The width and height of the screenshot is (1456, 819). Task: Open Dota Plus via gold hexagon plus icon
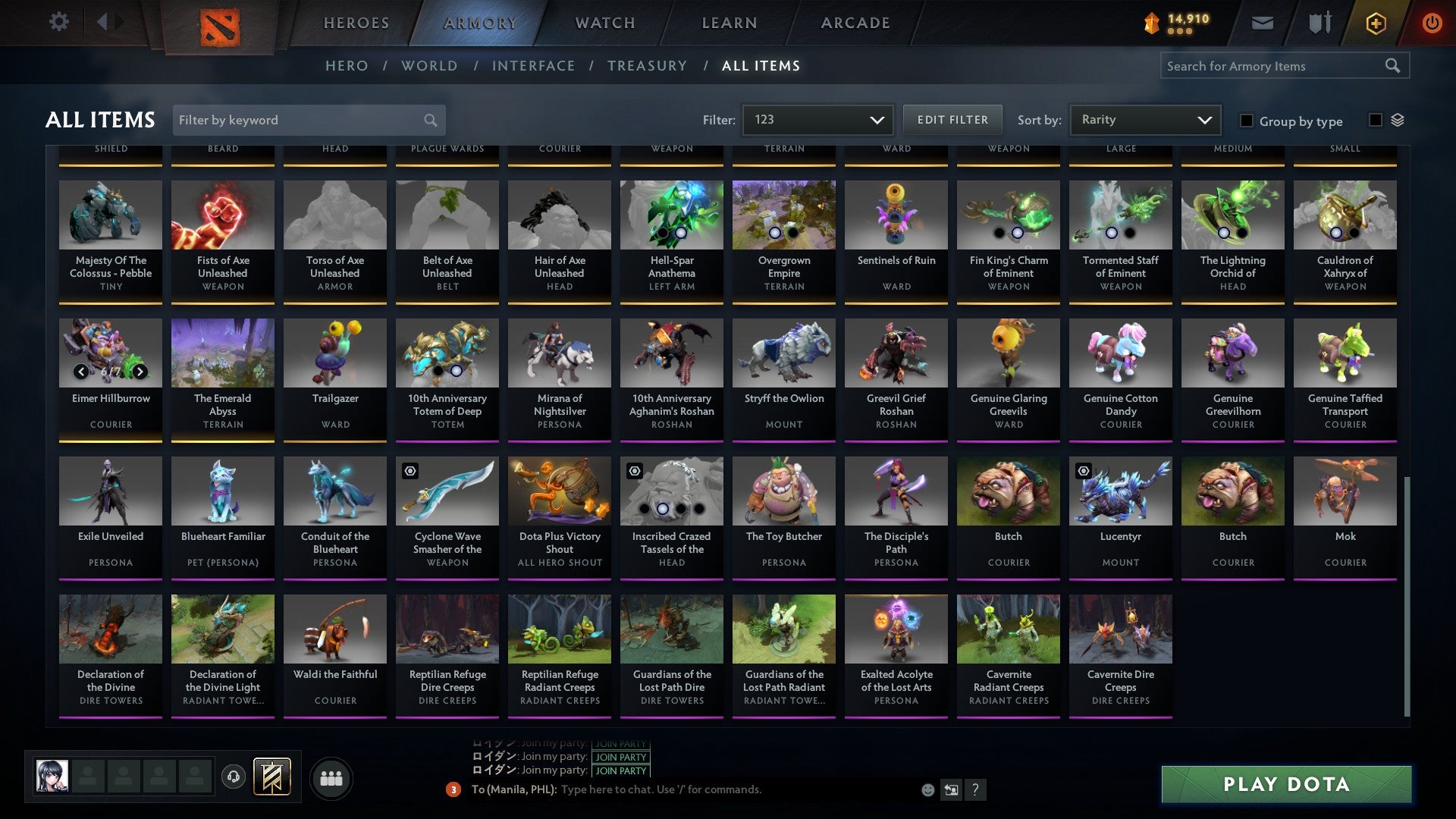point(1375,23)
